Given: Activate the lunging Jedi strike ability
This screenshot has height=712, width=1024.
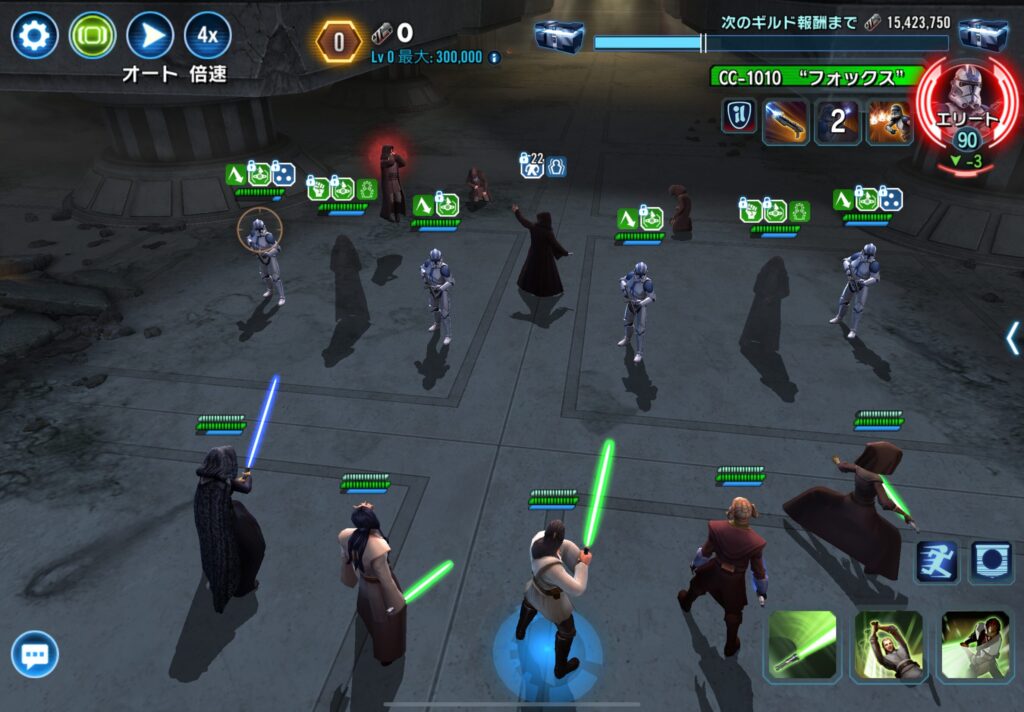Looking at the screenshot, I should point(975,646).
